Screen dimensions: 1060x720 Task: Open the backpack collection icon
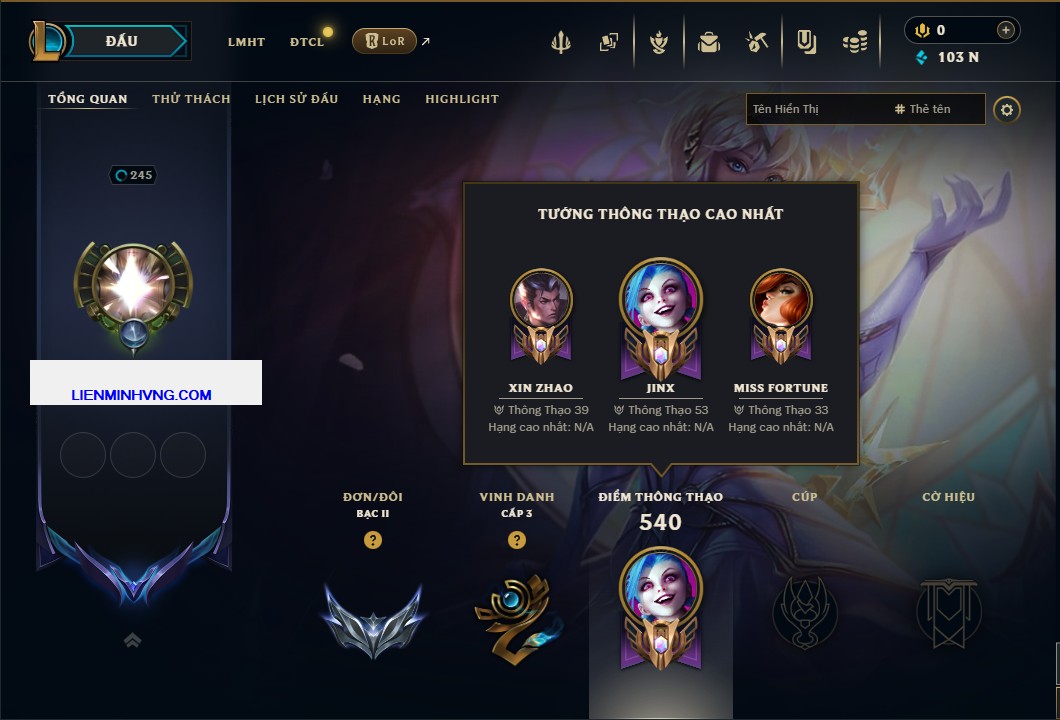709,42
